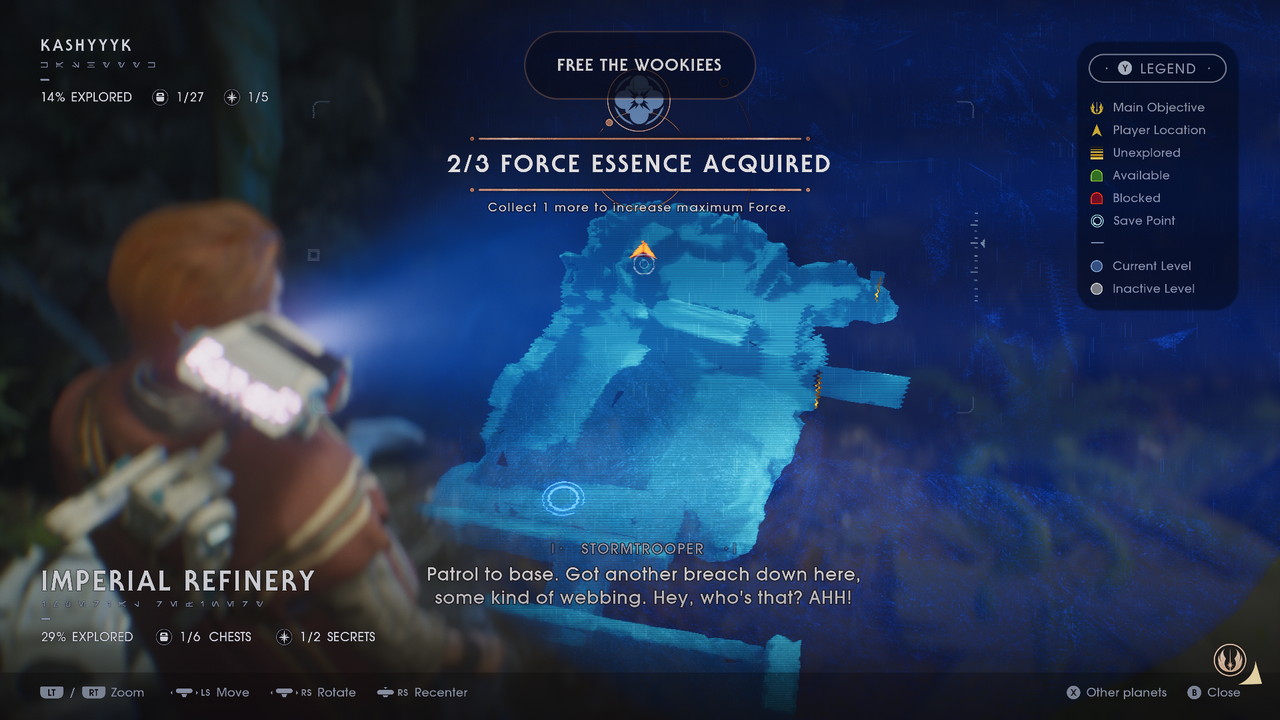Click the Main Objective flame icon in legend

(x=1097, y=107)
